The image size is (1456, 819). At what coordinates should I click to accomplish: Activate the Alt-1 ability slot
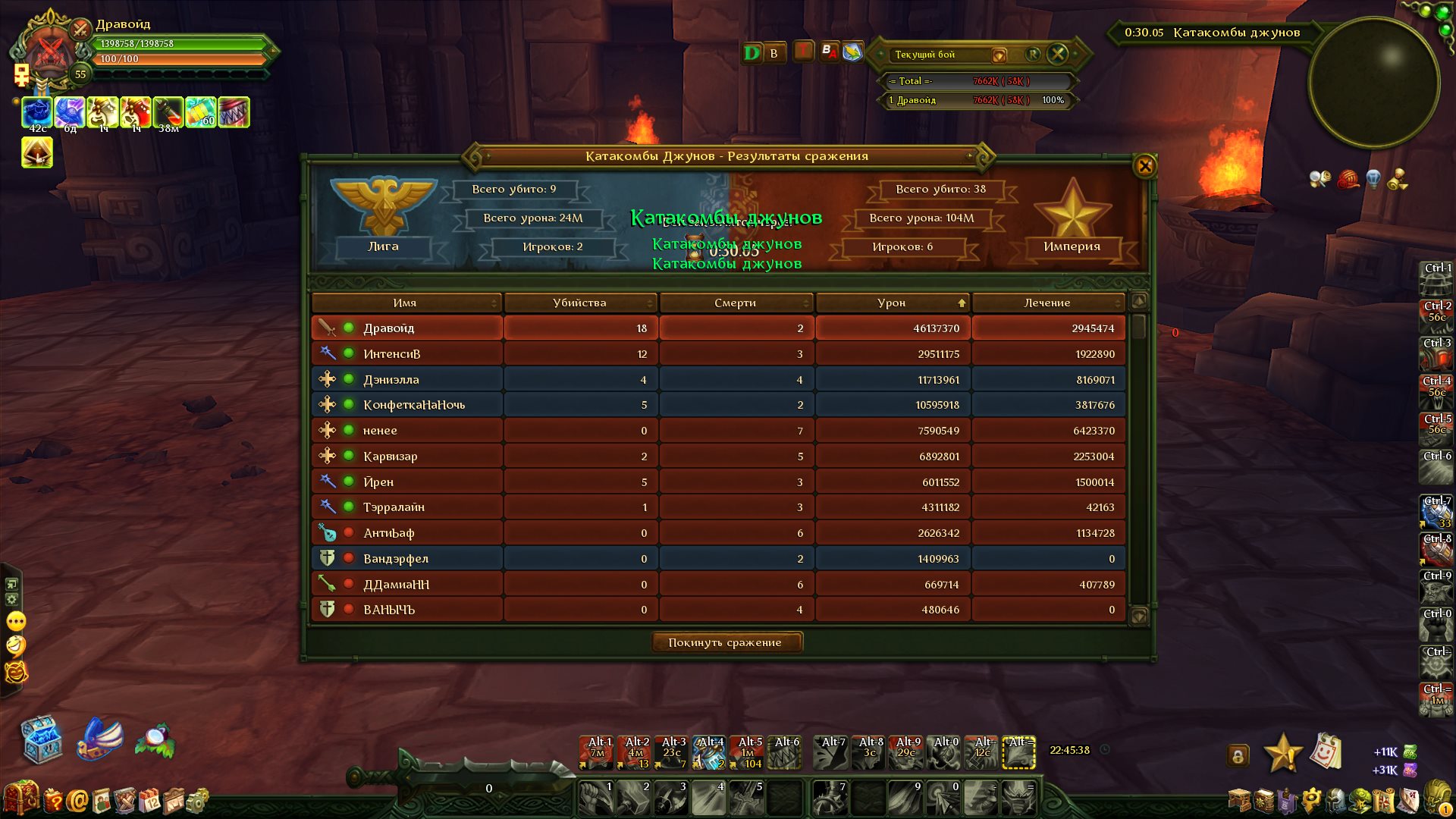click(x=598, y=752)
